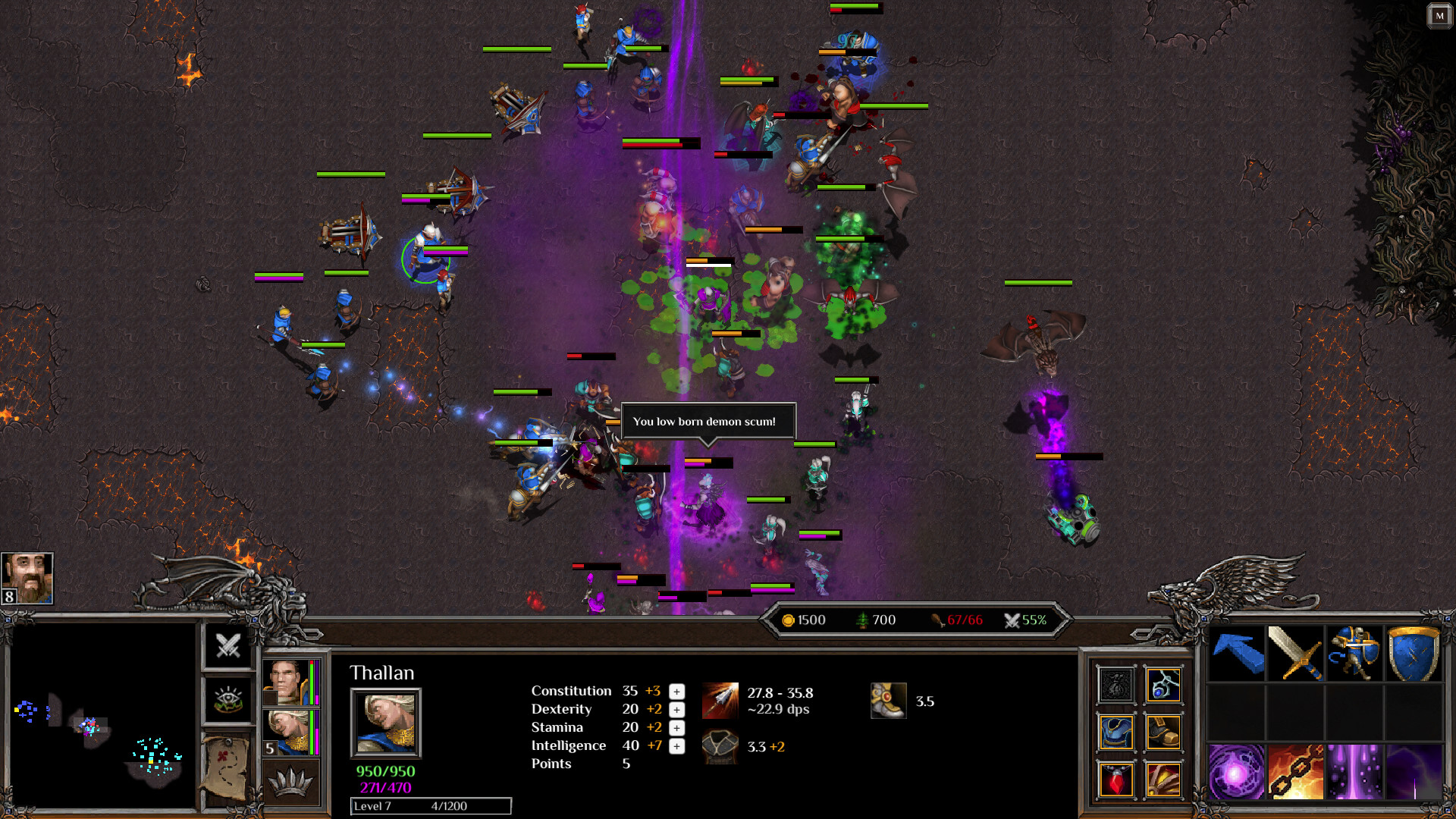Click the blue robe armor item
The image size is (1456, 819).
click(1116, 733)
